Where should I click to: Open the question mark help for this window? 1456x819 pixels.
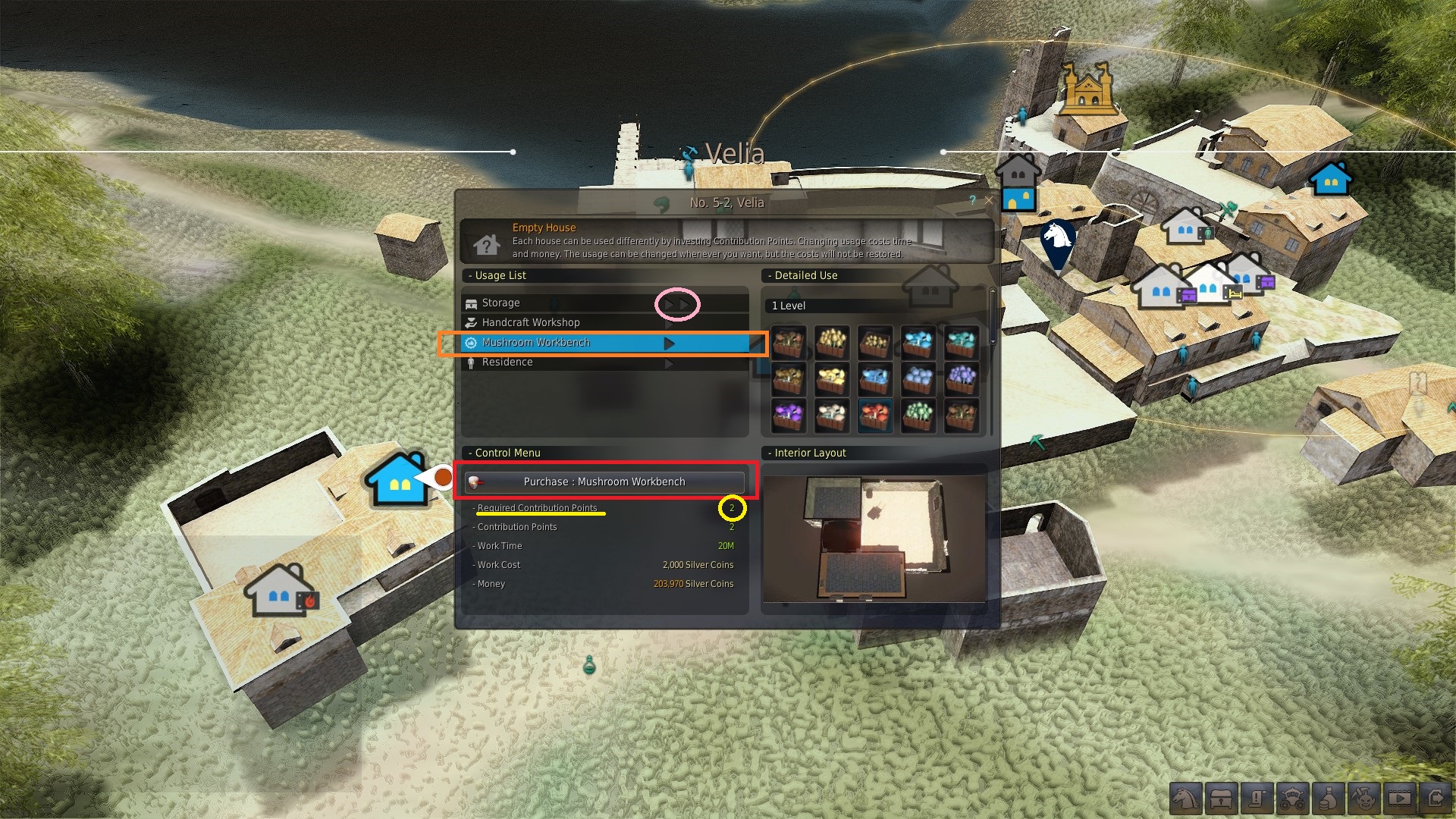(x=972, y=200)
